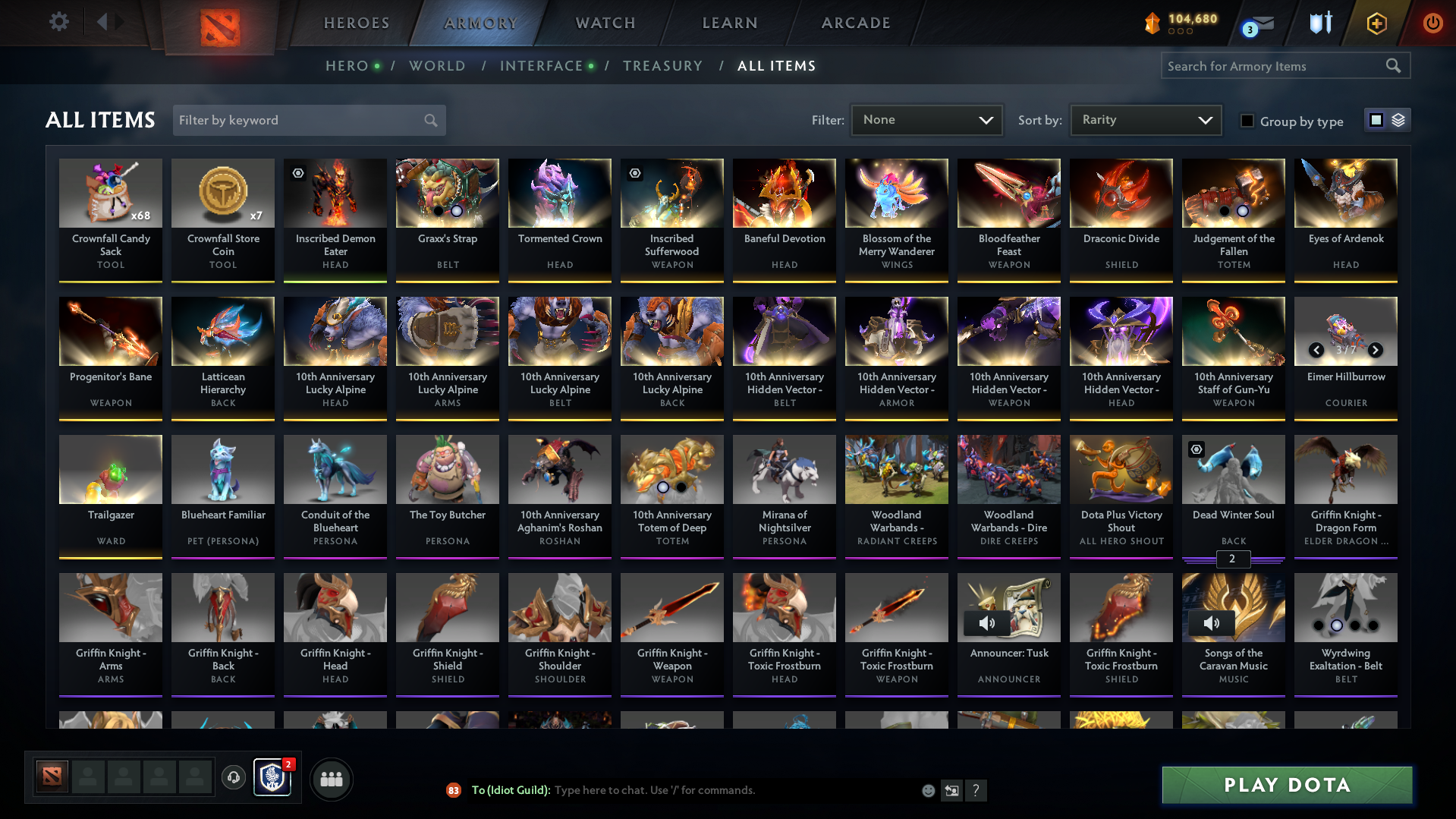This screenshot has height=819, width=1456.
Task: Click the next arrow on Eimer Hillburrow courier
Action: [1376, 351]
